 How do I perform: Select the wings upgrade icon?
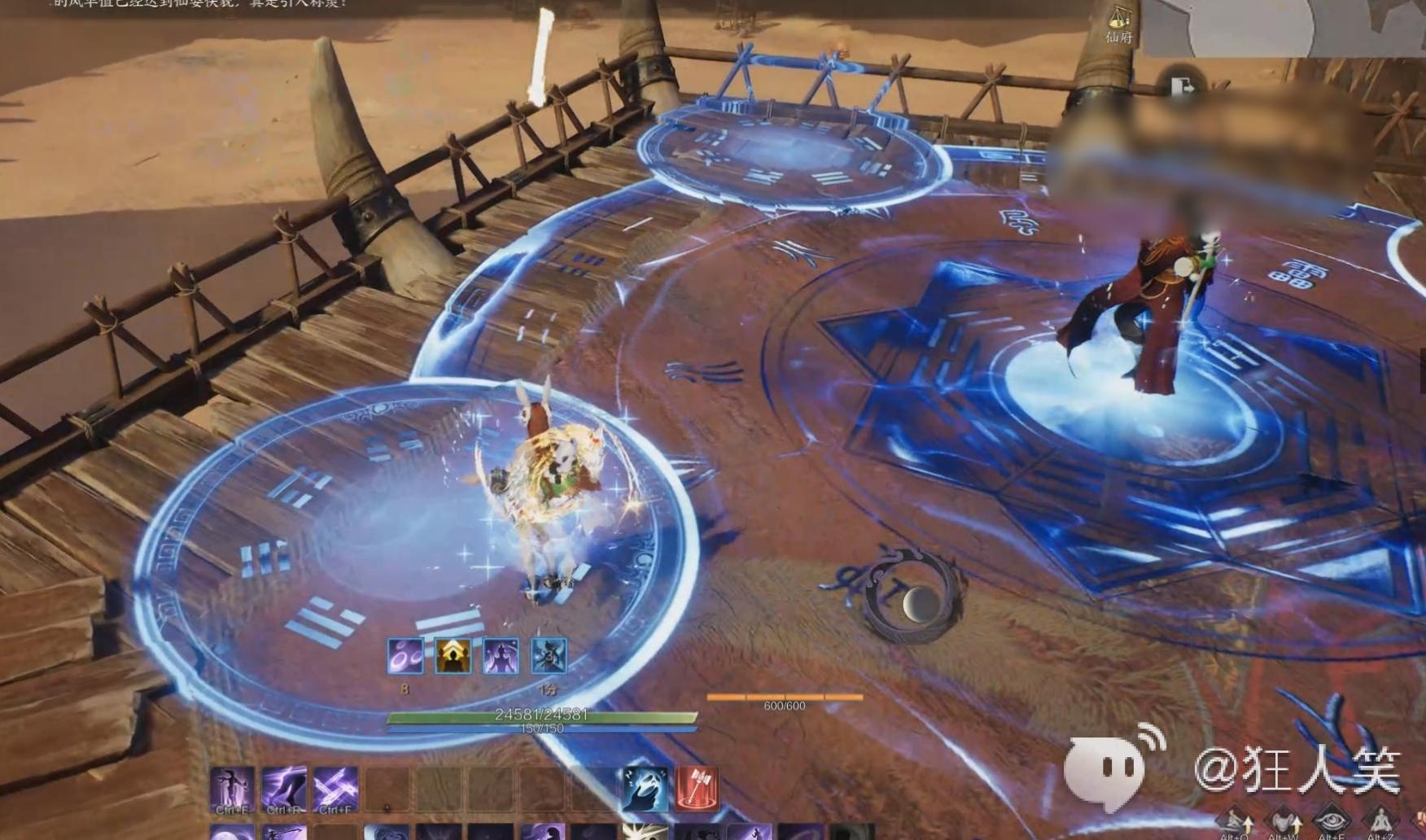[x=1284, y=820]
